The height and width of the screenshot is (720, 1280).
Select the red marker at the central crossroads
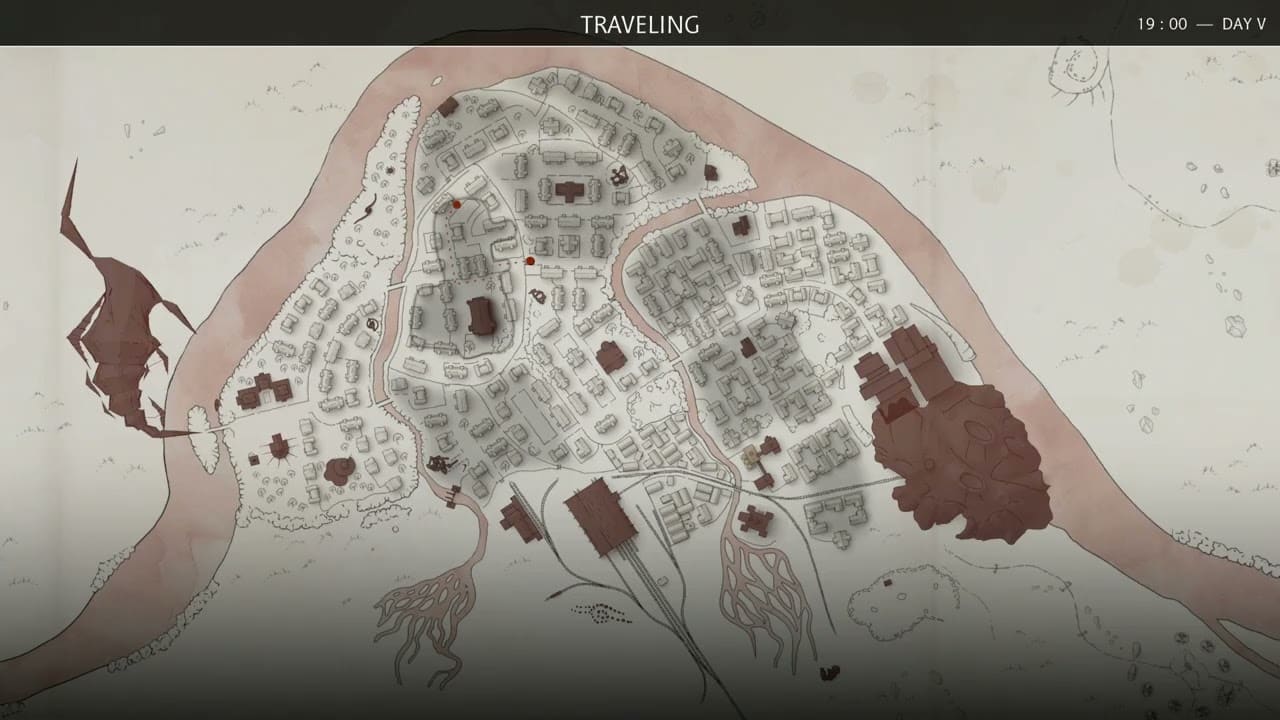530,260
